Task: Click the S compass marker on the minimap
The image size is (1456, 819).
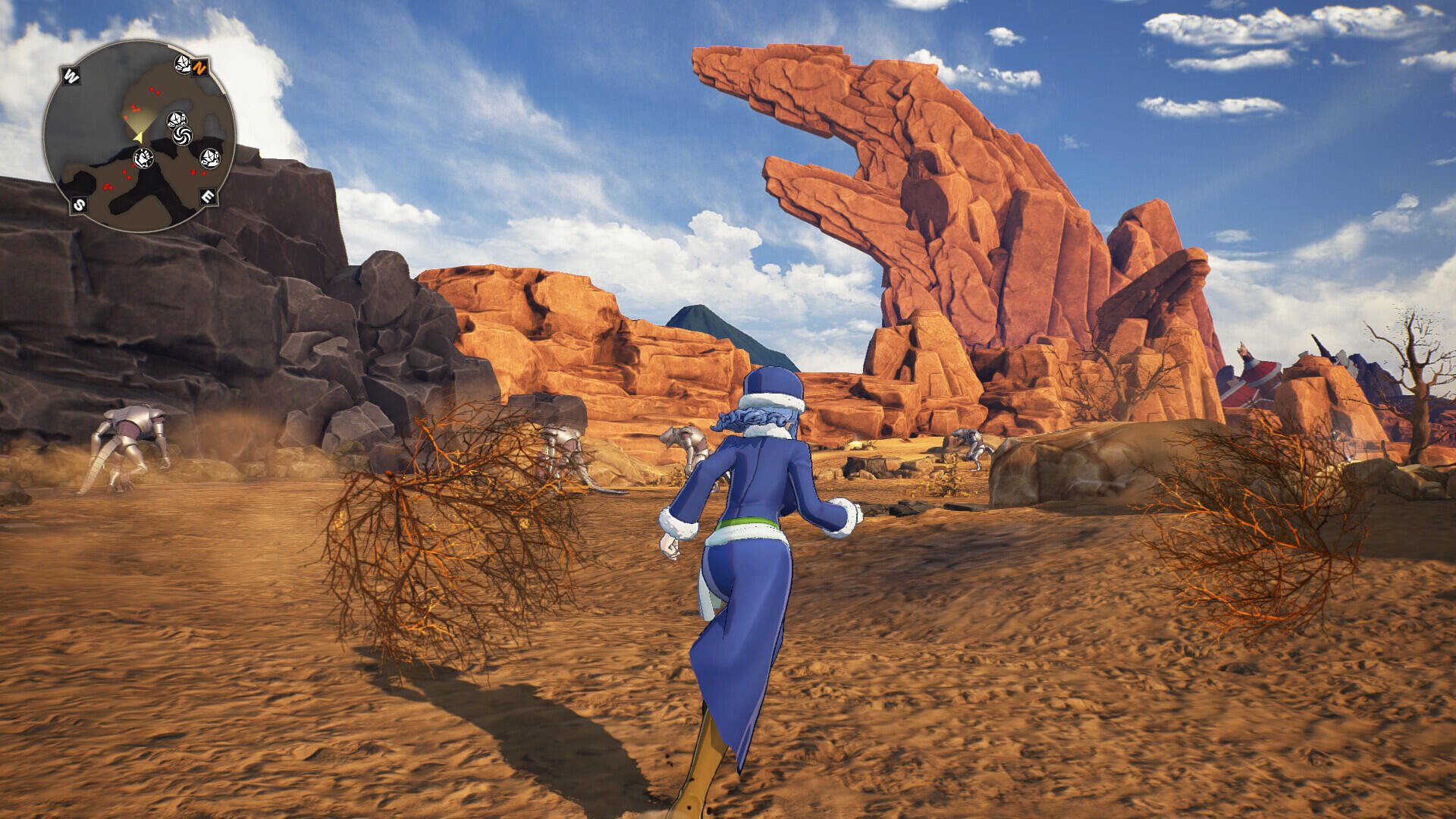Action: [78, 203]
